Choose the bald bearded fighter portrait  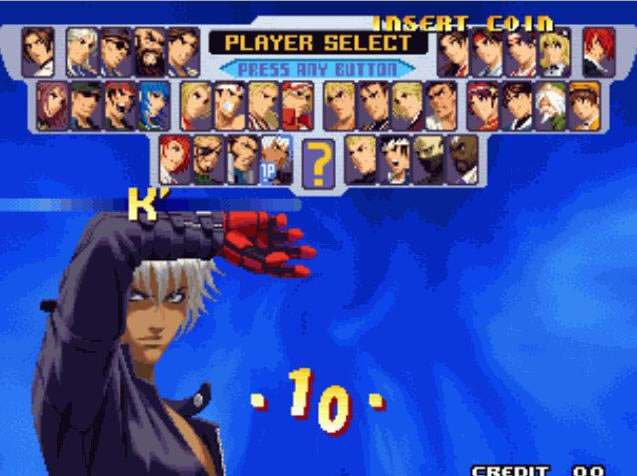tap(150, 52)
